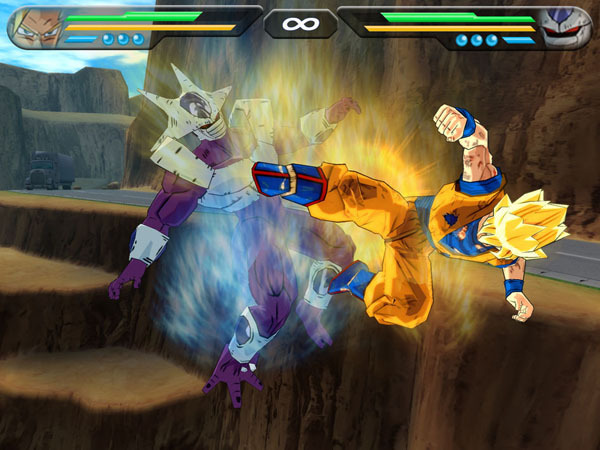Screen dimensions: 600x450
Task: Select the opponent's masked portrait icon
Action: point(564,27)
